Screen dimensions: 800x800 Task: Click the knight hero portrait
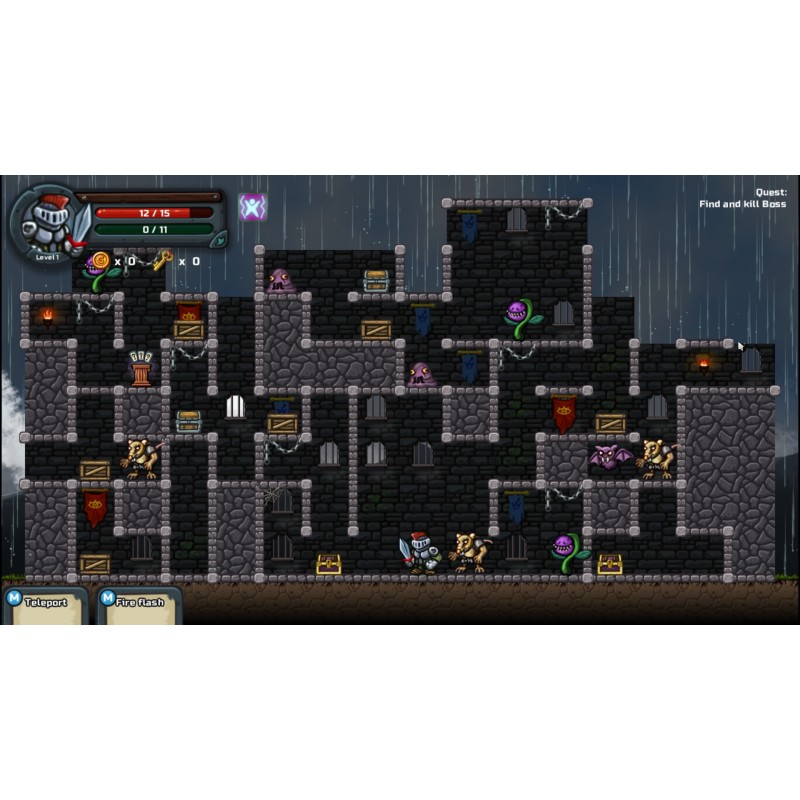coord(48,221)
